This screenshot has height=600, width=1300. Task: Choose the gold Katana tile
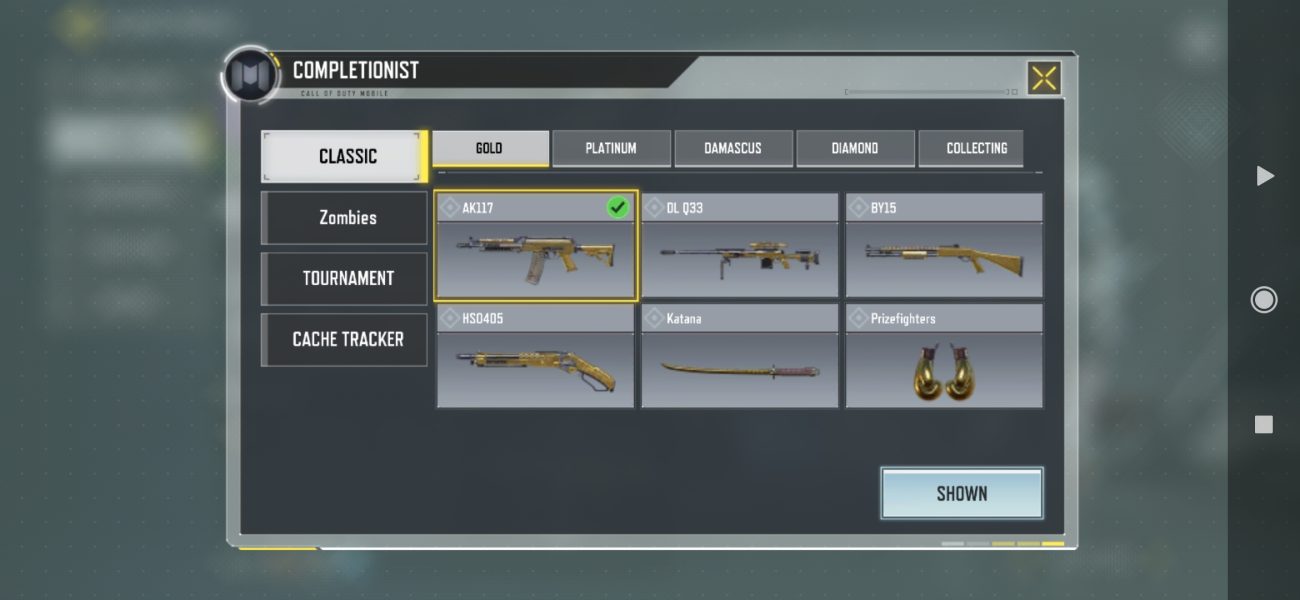(x=739, y=357)
